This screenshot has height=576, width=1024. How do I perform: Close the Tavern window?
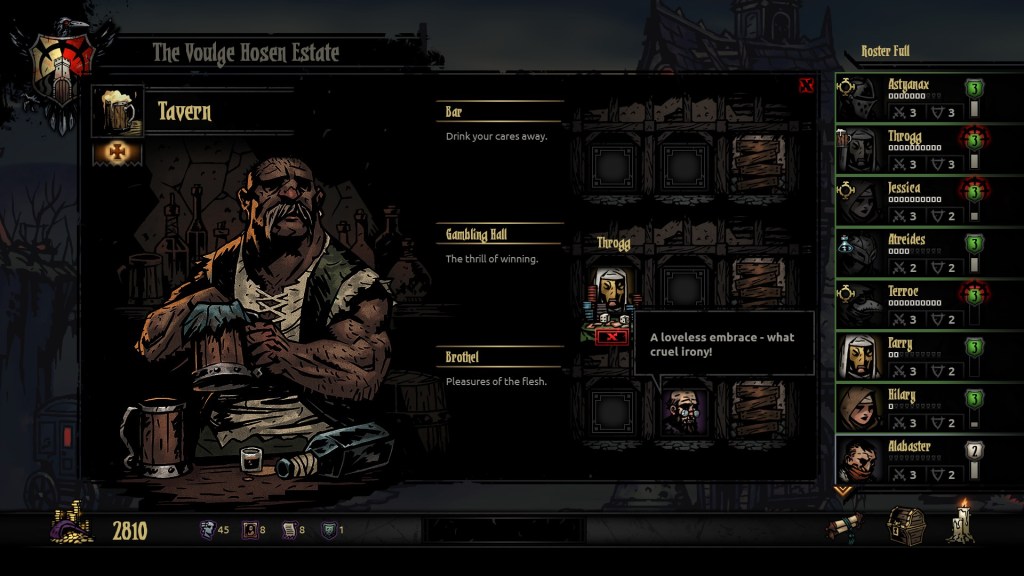[806, 86]
